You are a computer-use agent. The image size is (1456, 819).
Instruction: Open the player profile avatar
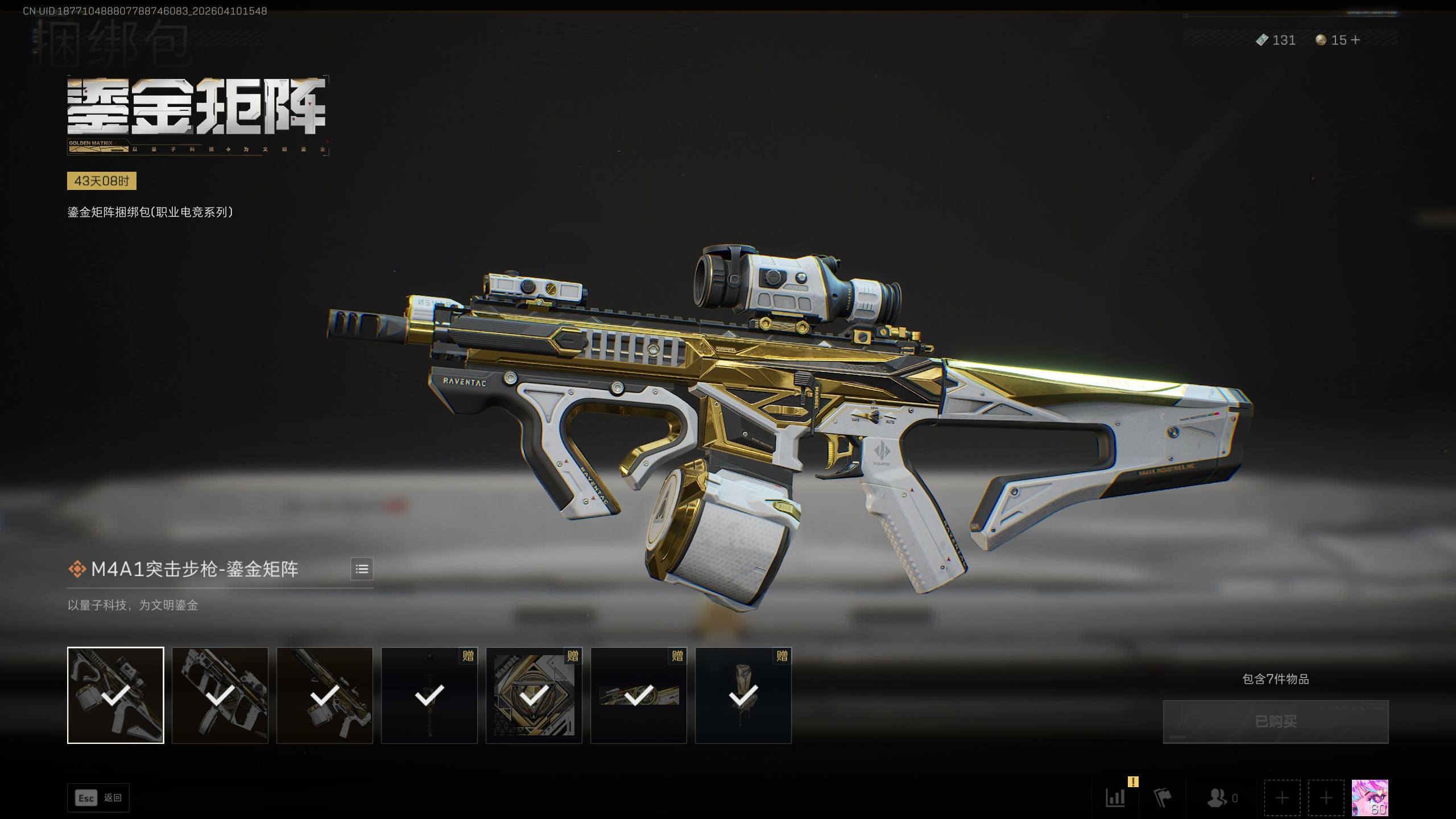pos(1370,797)
